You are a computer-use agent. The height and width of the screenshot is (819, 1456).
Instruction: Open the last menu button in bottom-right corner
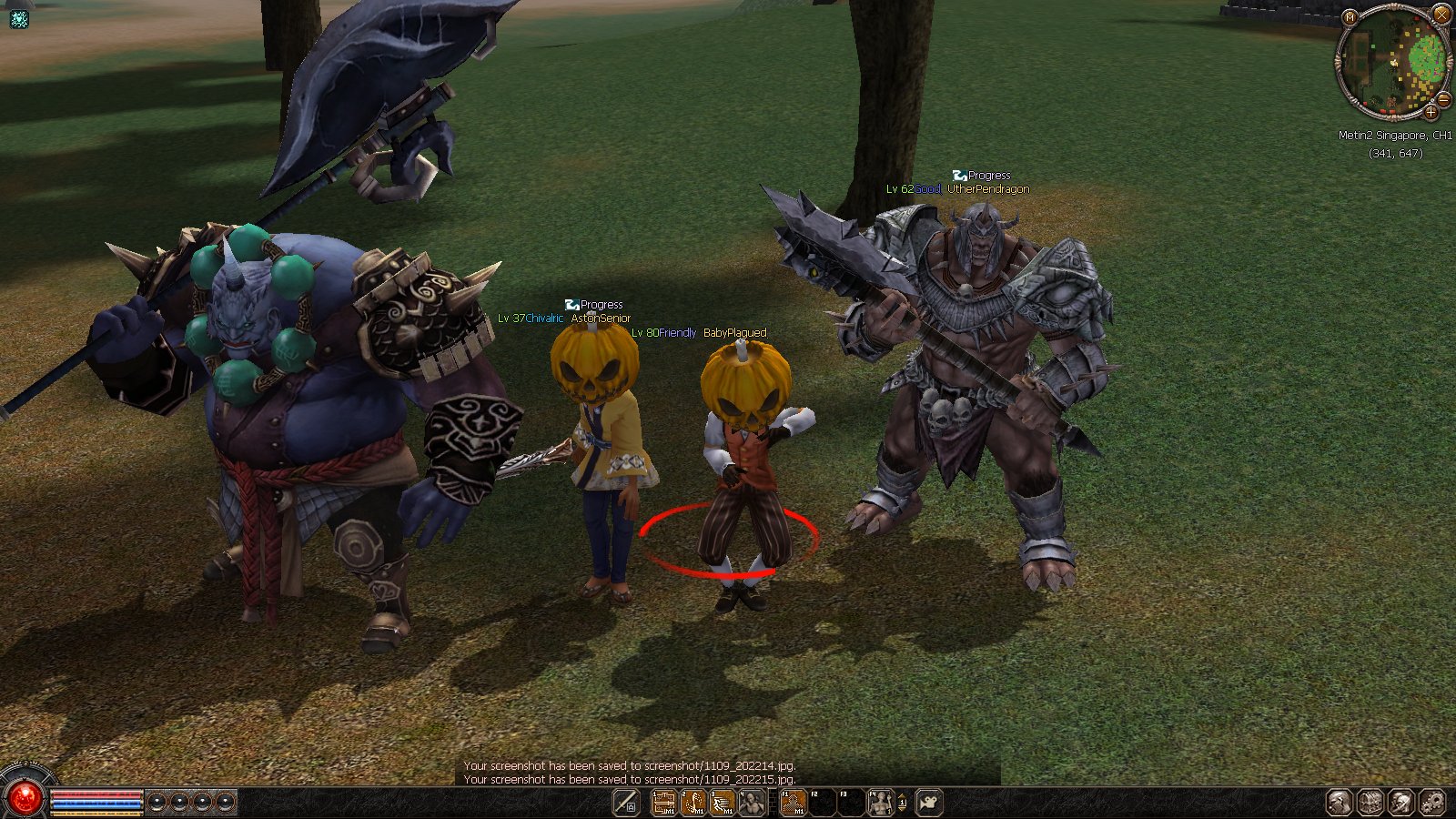pyautogui.click(x=1431, y=803)
